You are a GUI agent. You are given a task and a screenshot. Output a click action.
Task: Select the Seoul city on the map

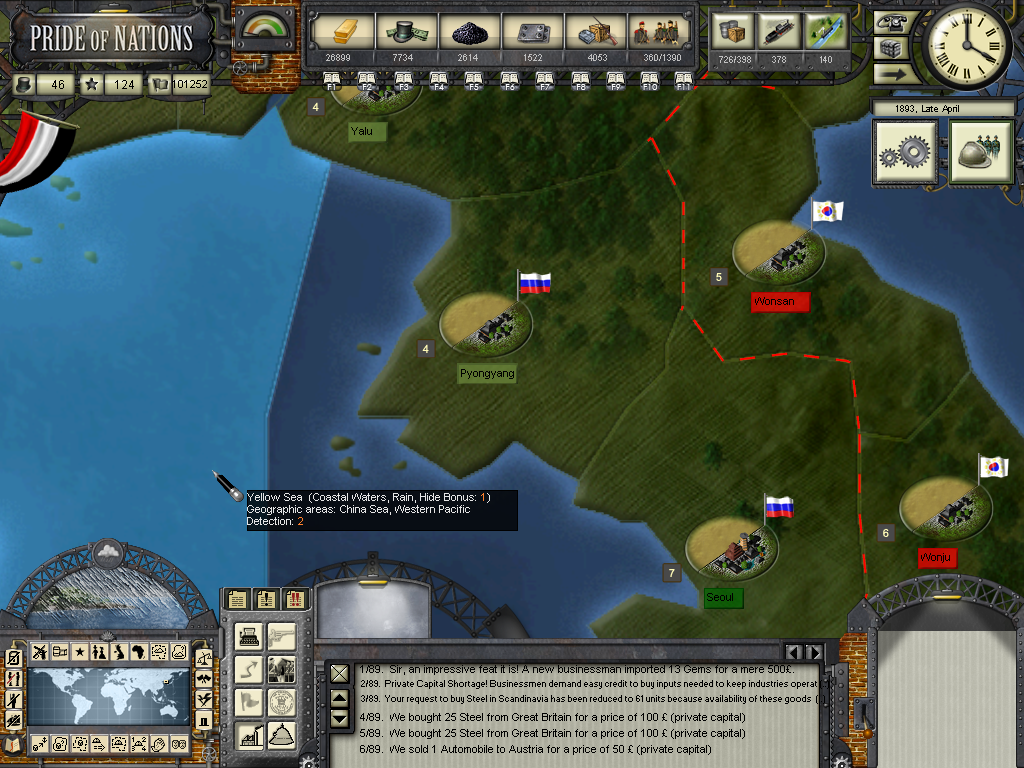coord(732,548)
